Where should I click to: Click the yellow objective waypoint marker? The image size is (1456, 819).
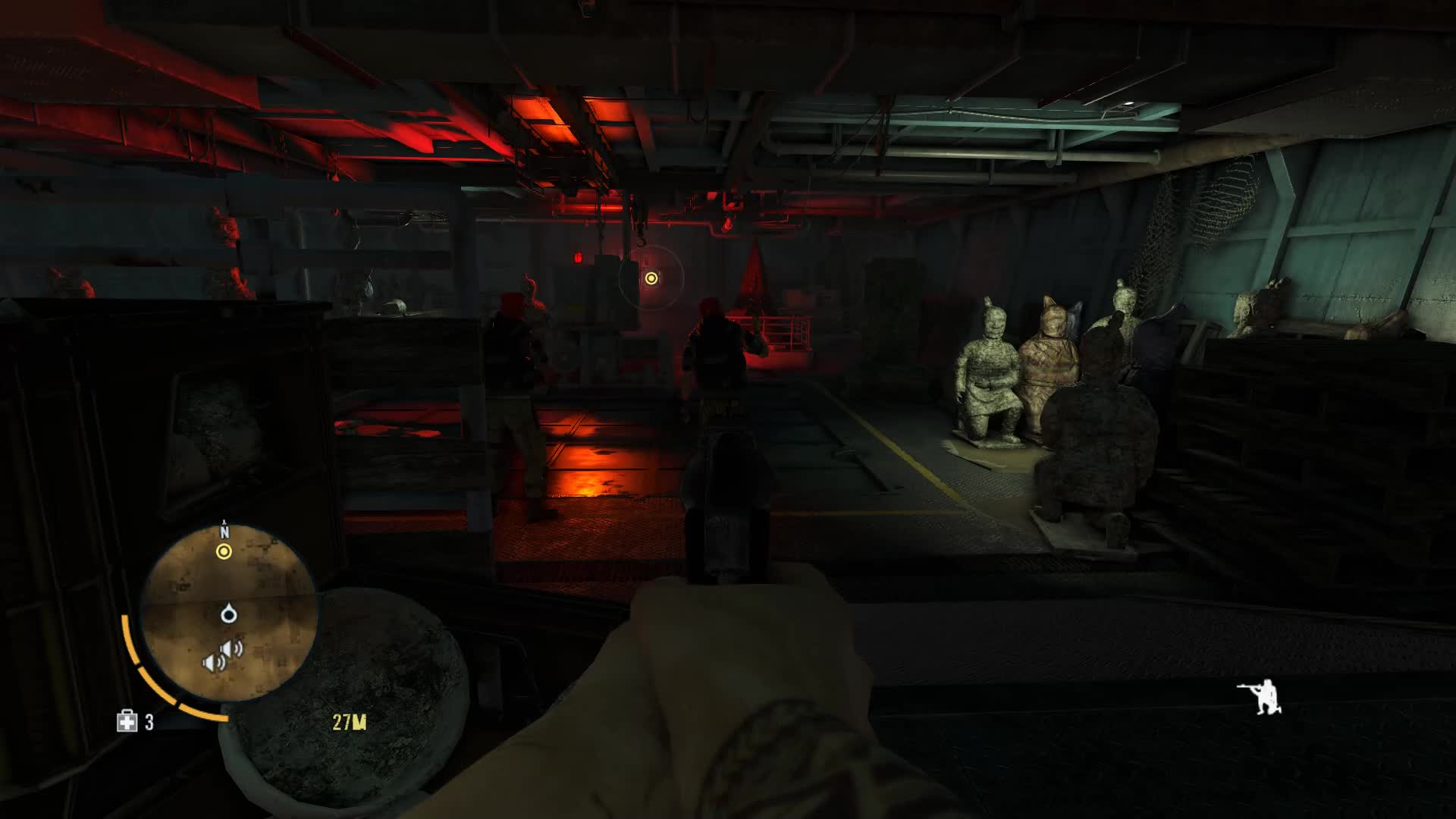point(651,278)
